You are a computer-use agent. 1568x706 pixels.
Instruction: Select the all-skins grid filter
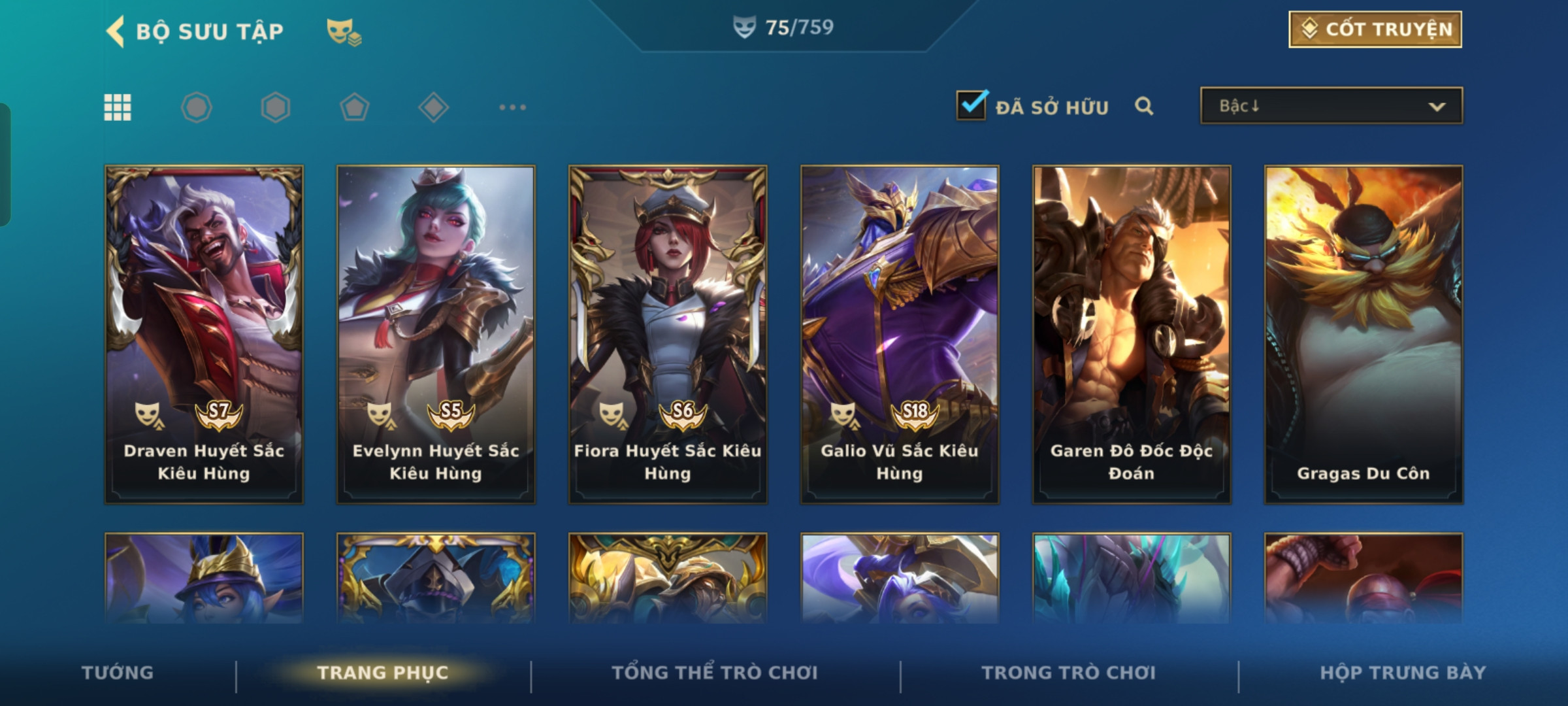[x=118, y=107]
